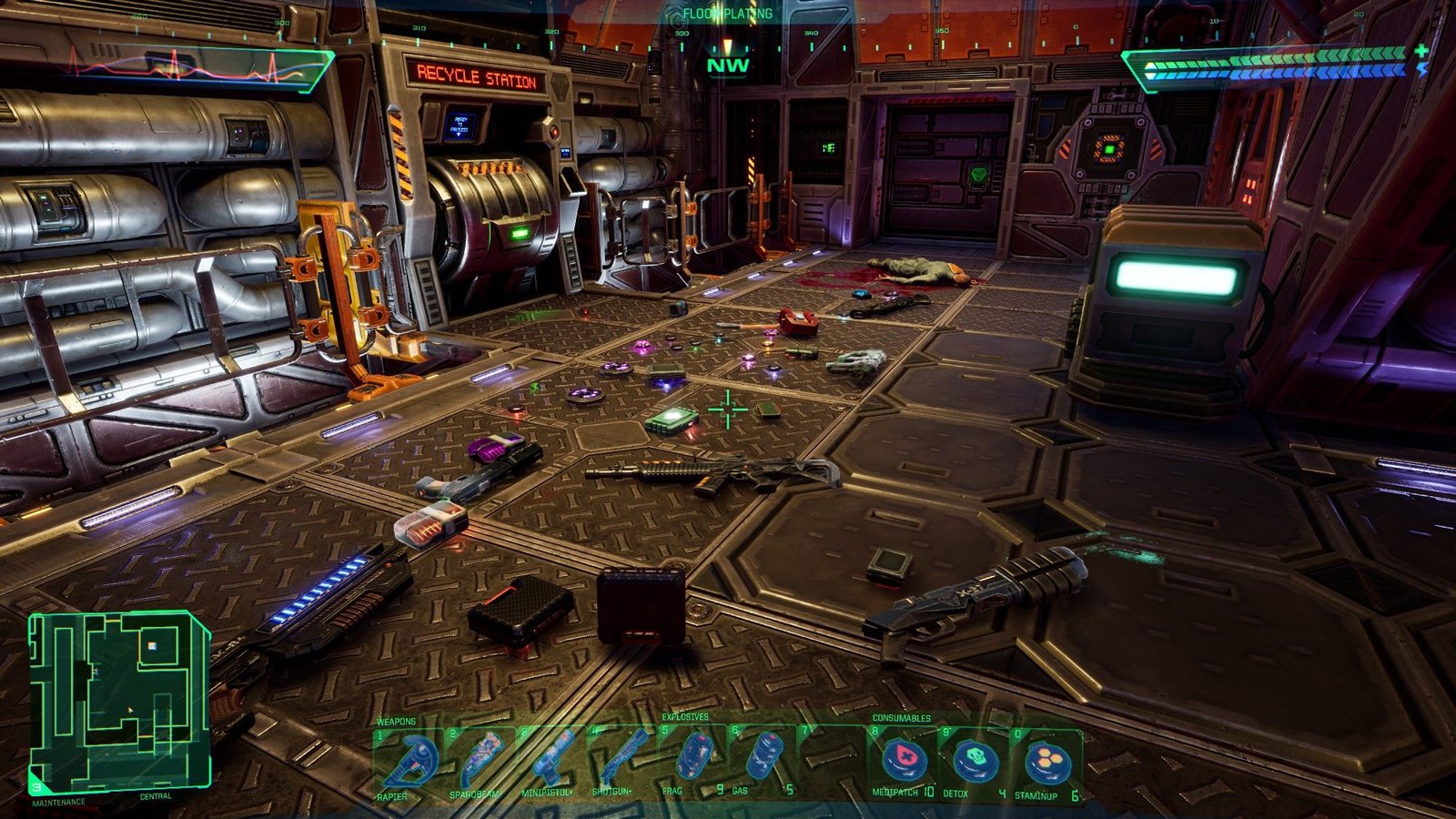Image resolution: width=1456 pixels, height=819 pixels.
Task: Pick the Gas grenade slot
Action: (763, 761)
